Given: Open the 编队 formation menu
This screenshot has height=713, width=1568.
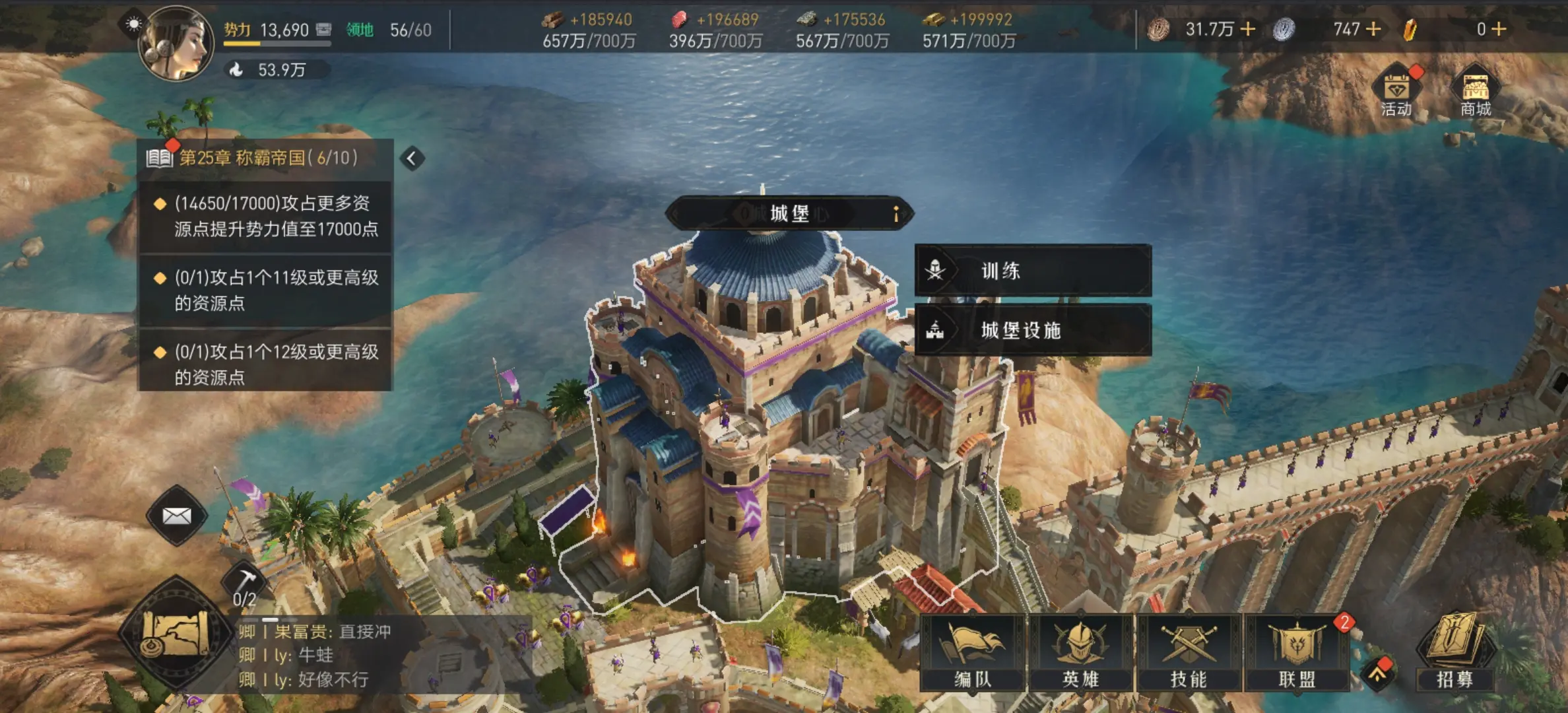Looking at the screenshot, I should (973, 654).
